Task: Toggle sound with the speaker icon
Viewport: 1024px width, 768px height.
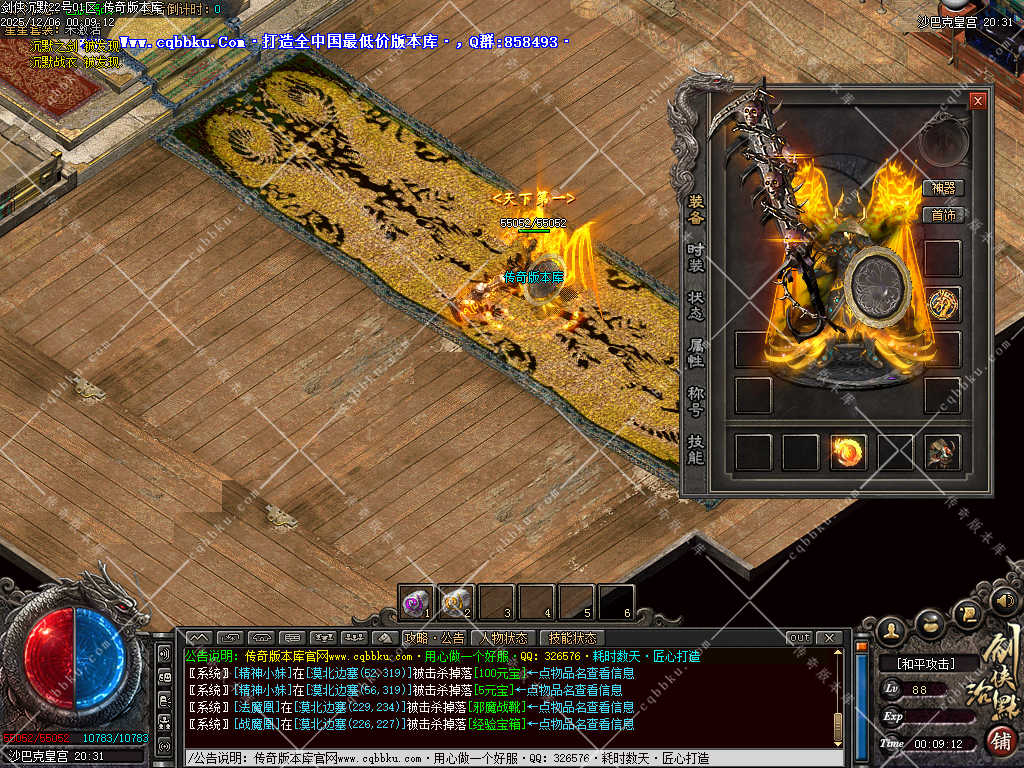Action: tap(1003, 602)
